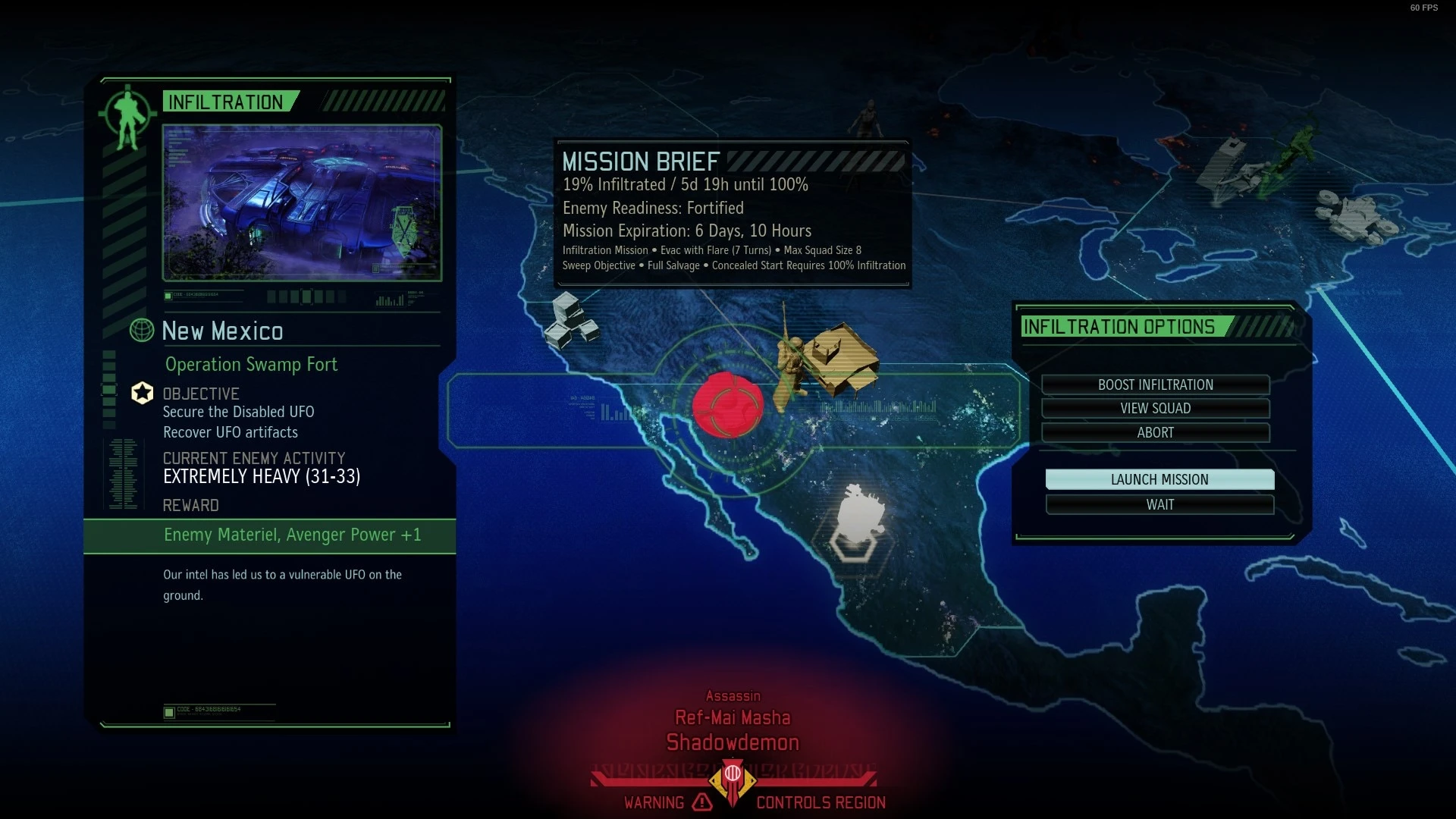Click the ABORT option
Image resolution: width=1456 pixels, height=819 pixels.
1156,433
